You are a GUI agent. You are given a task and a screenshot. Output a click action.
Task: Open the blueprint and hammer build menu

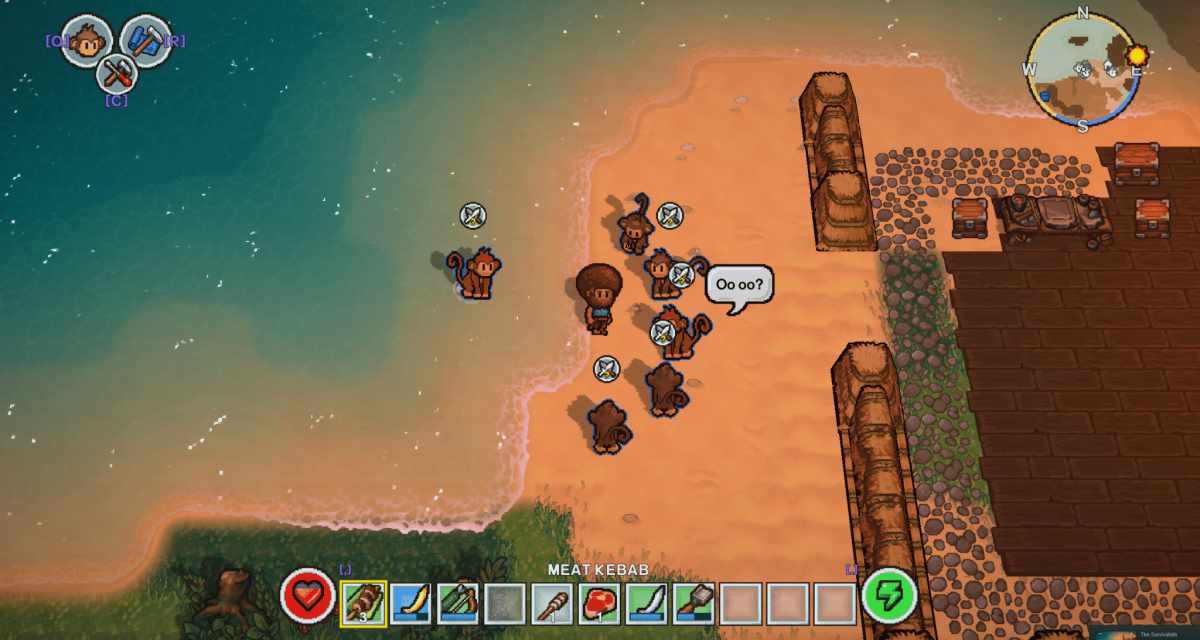pyautogui.click(x=146, y=41)
